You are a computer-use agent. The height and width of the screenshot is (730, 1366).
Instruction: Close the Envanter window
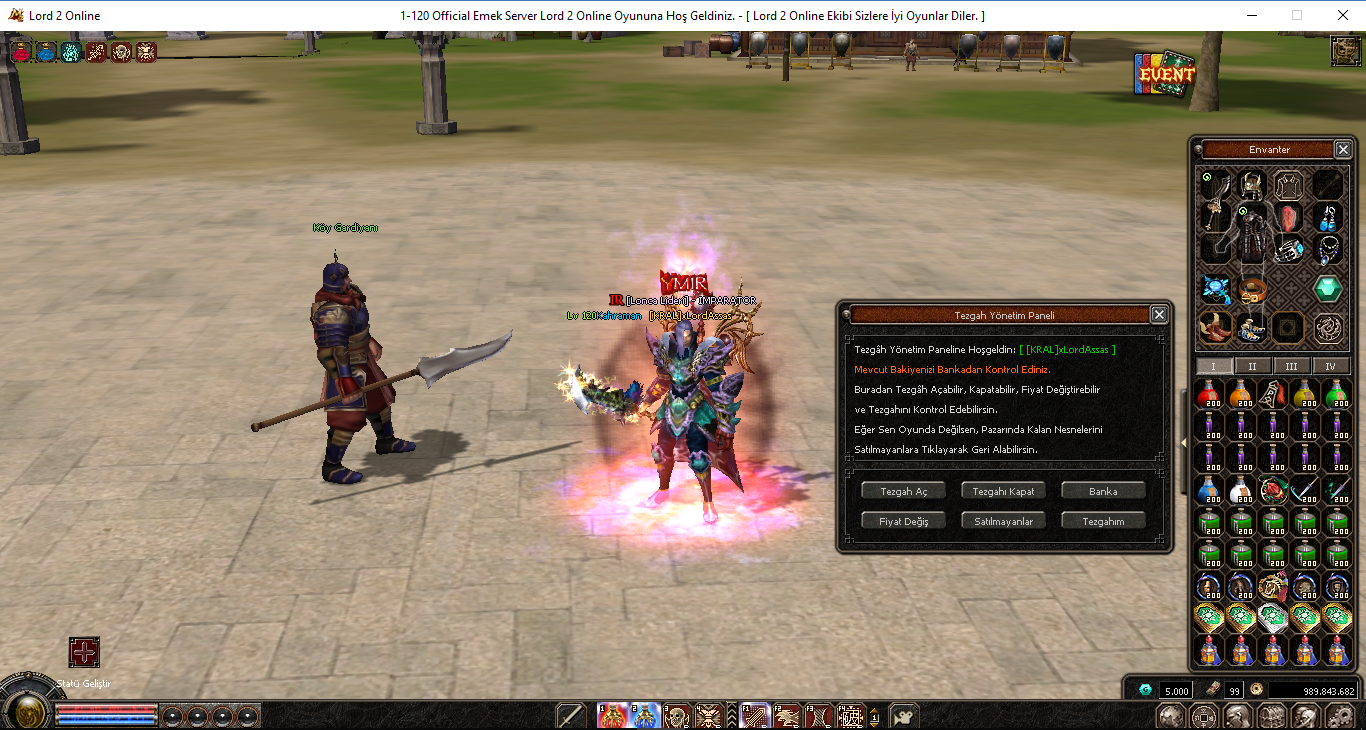click(x=1343, y=150)
